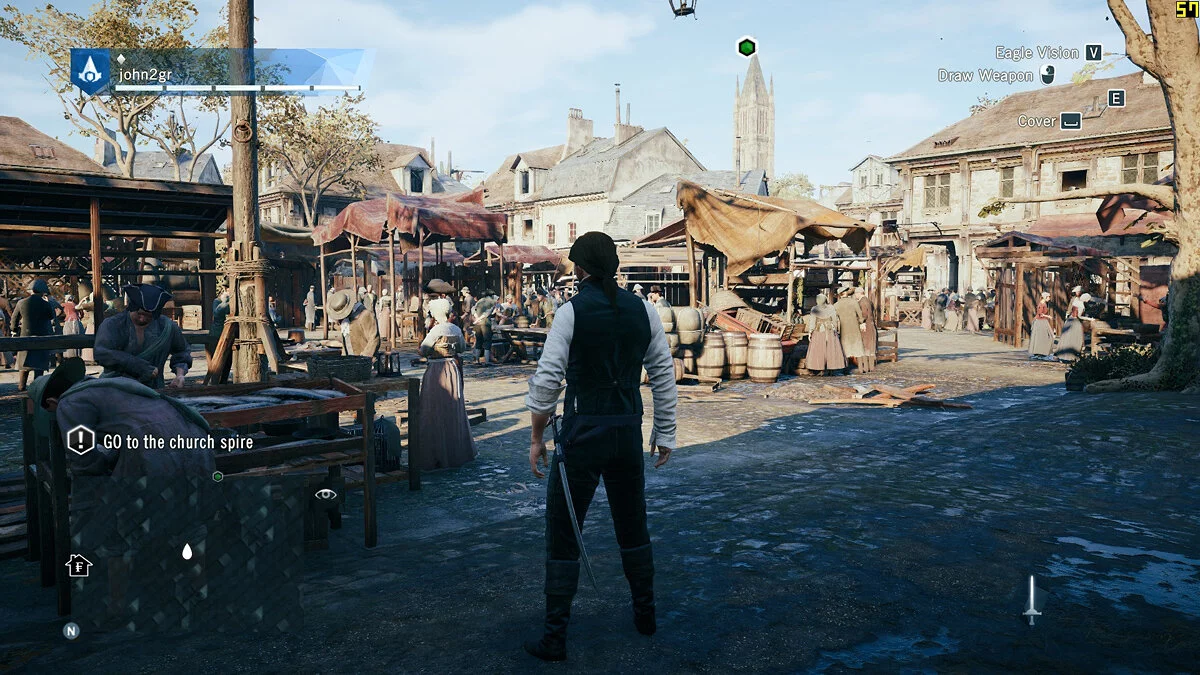1200x675 pixels.
Task: Click the Assassin insignia badge beside john2gr
Action: click(90, 71)
